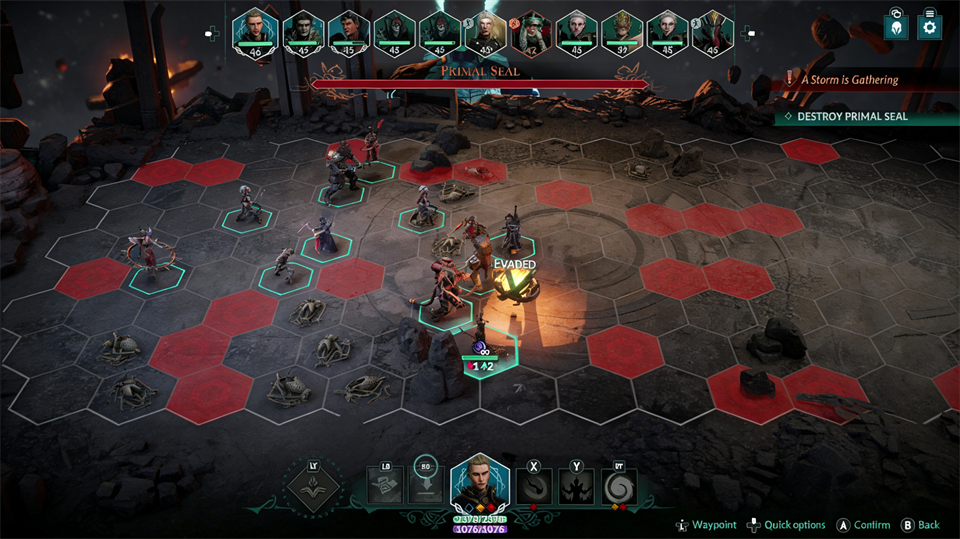Pick the red-bordered enemy portrait showing 42
This screenshot has height=539, width=960.
point(531,32)
